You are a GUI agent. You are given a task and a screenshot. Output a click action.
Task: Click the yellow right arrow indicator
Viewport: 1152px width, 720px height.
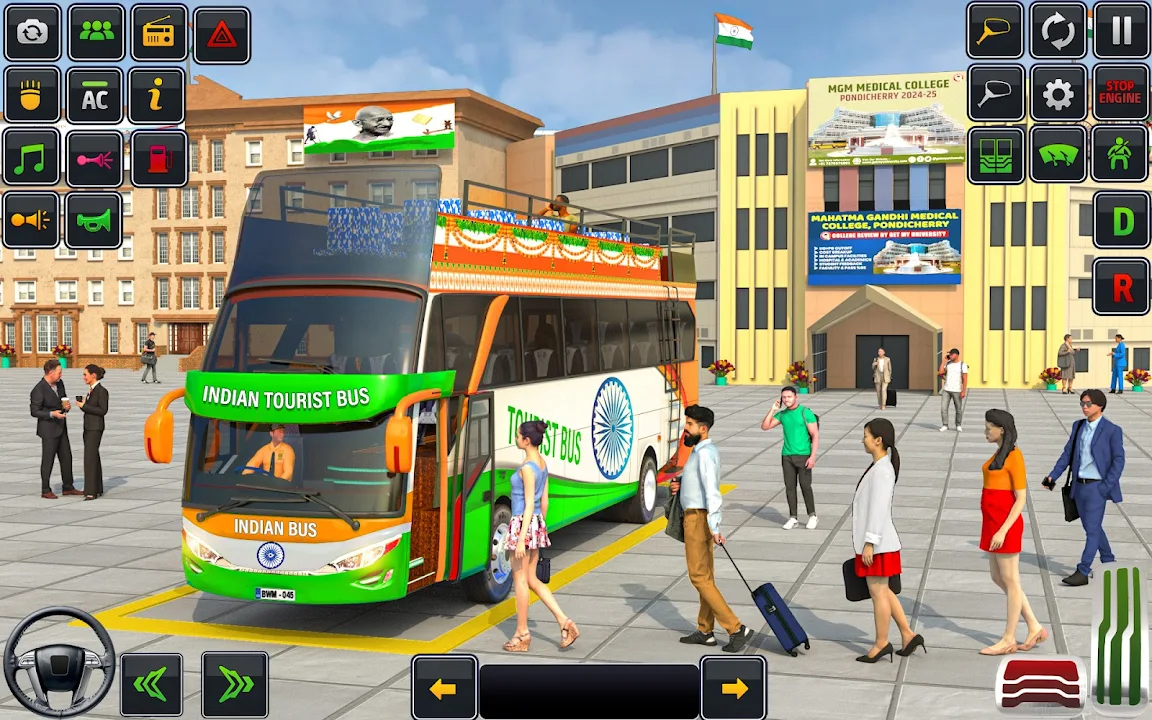[x=734, y=688]
